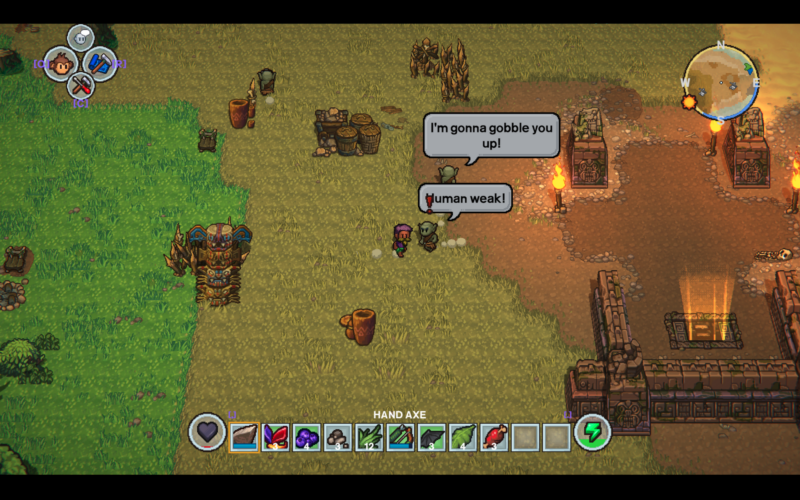Click the heart health icon

click(206, 432)
